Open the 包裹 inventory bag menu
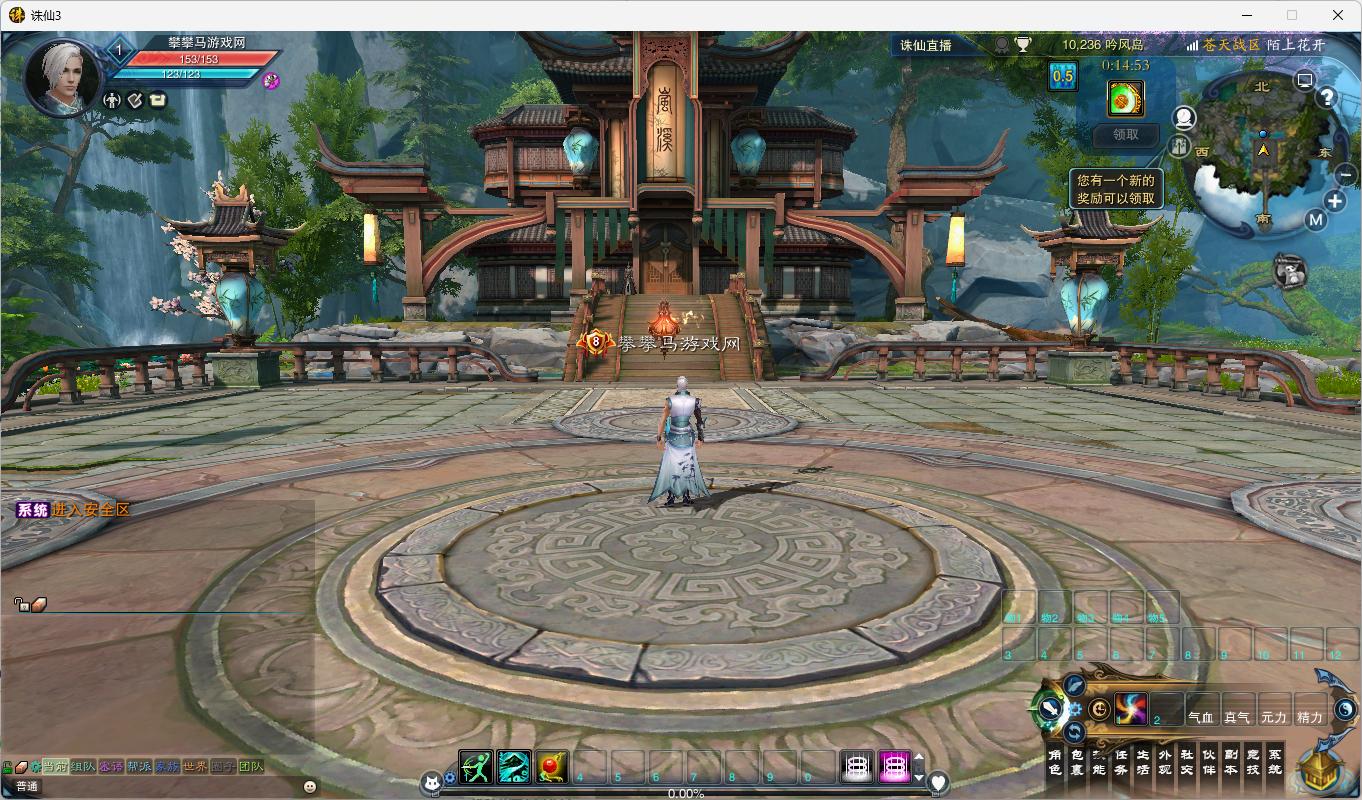The width and height of the screenshot is (1362, 800). 1077,762
